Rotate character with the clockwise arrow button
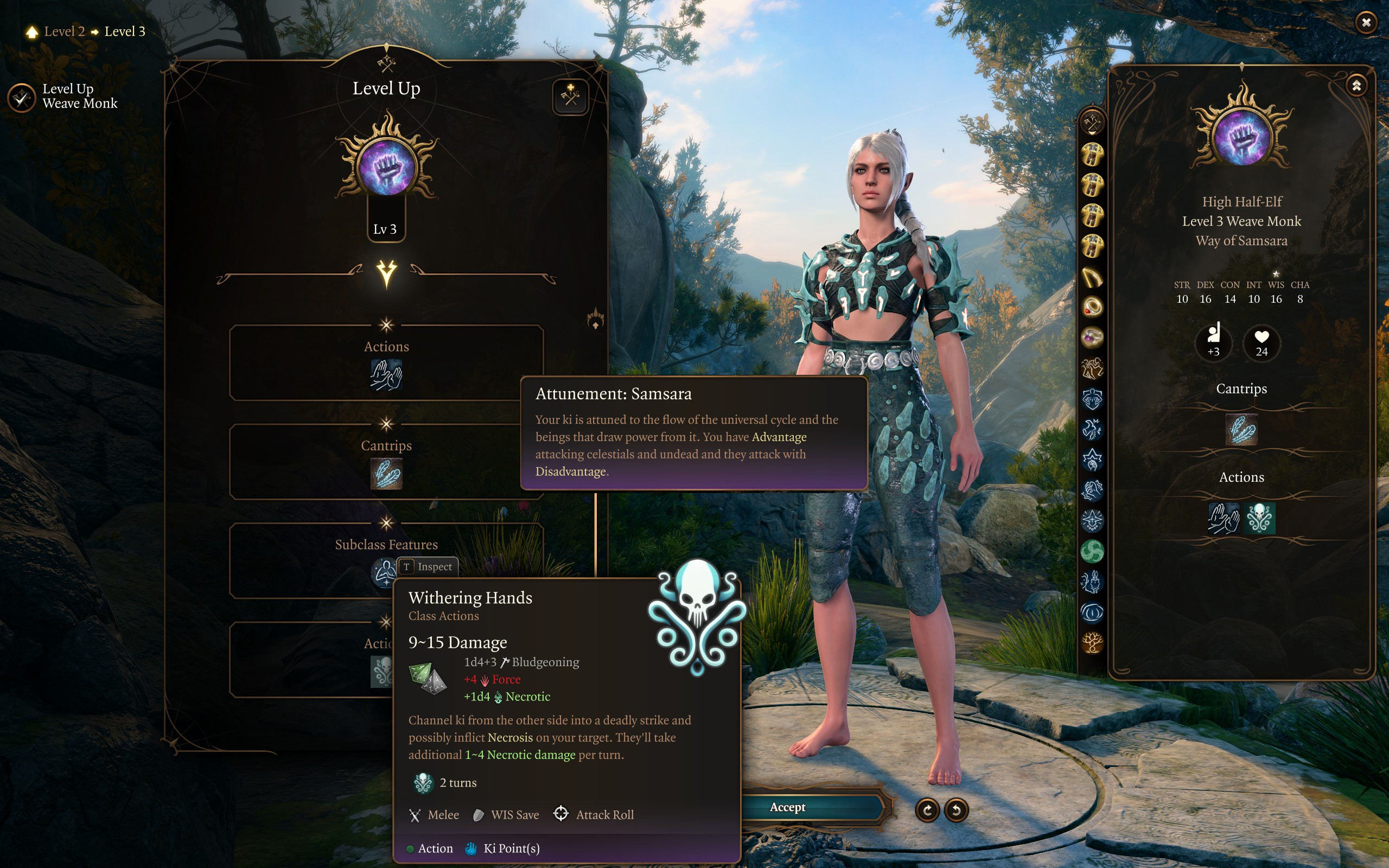The image size is (1389, 868). point(927,810)
